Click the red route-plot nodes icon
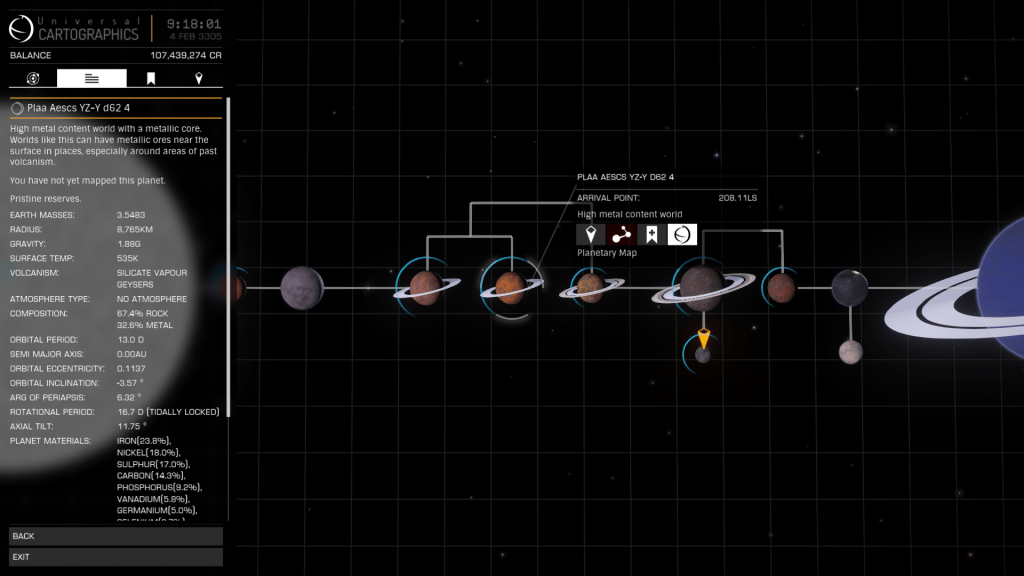The image size is (1024, 576). (621, 234)
